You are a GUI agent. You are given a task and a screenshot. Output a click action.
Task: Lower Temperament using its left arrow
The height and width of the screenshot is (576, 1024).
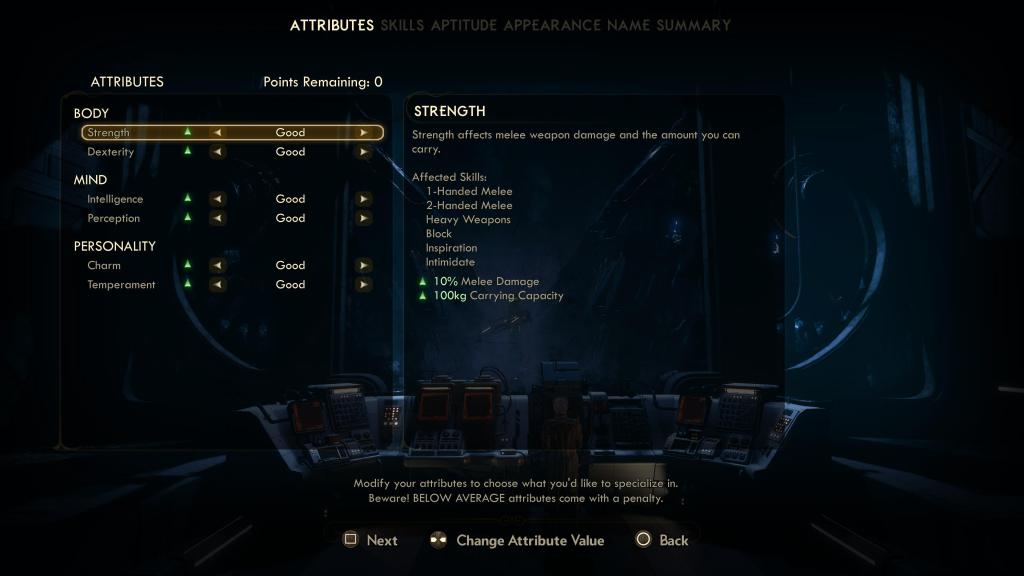[217, 284]
